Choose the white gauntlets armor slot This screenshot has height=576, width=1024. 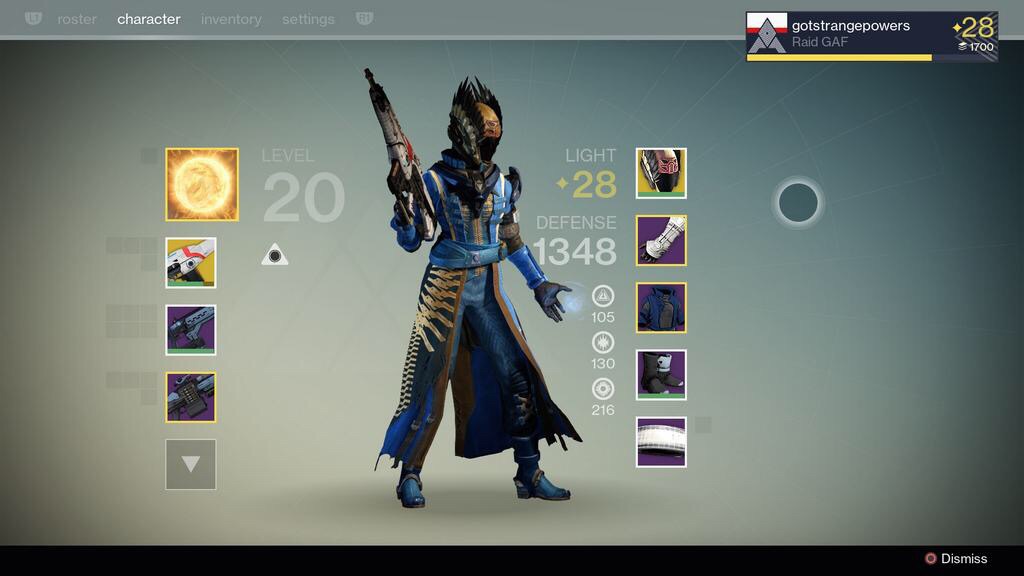pos(661,240)
